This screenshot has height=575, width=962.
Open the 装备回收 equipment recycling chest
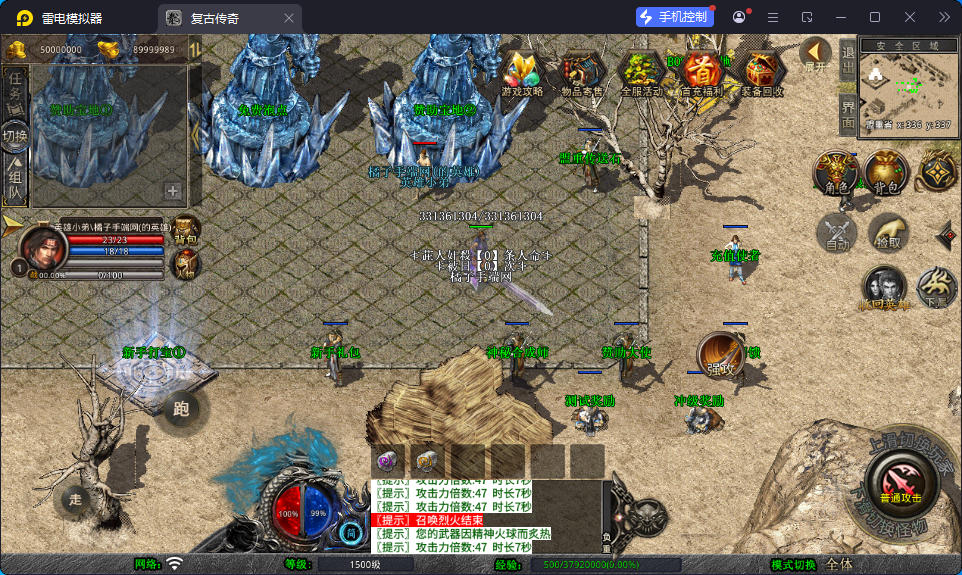tap(762, 73)
